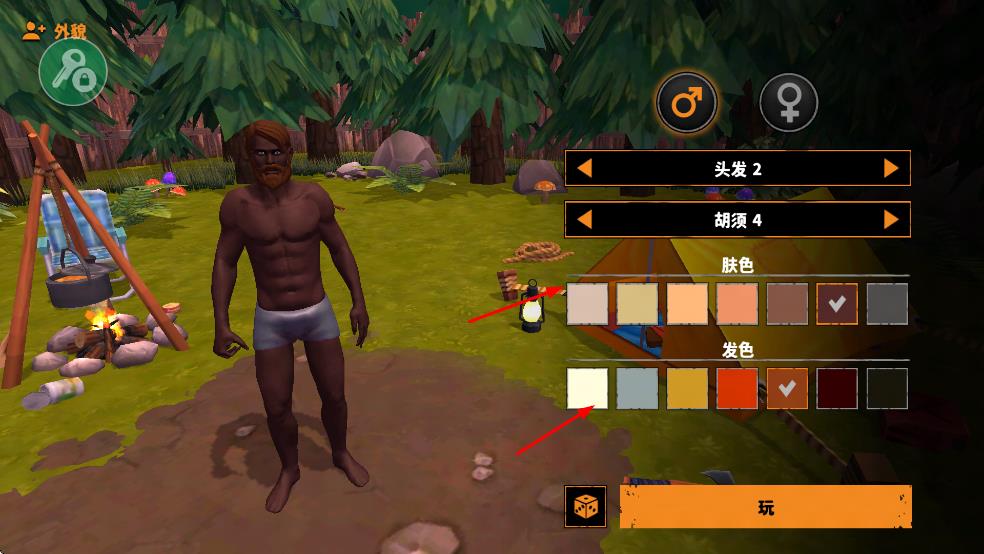Pick the pale beige skin color

[x=587, y=304]
